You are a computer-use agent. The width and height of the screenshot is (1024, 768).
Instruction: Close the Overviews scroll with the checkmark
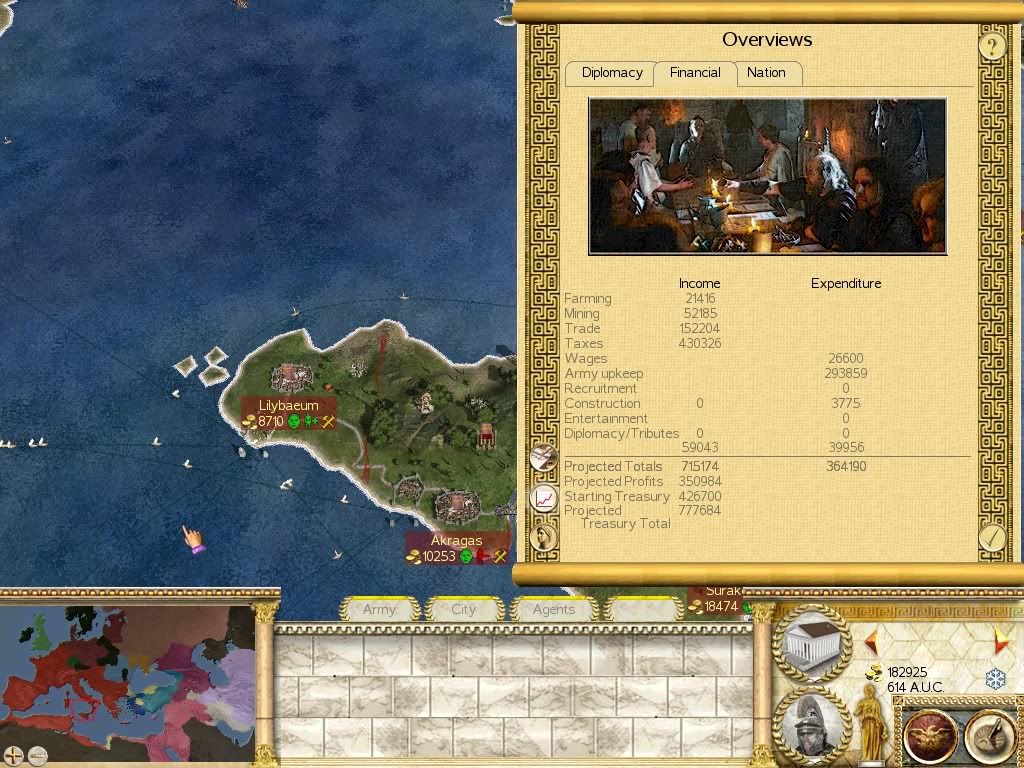(991, 537)
